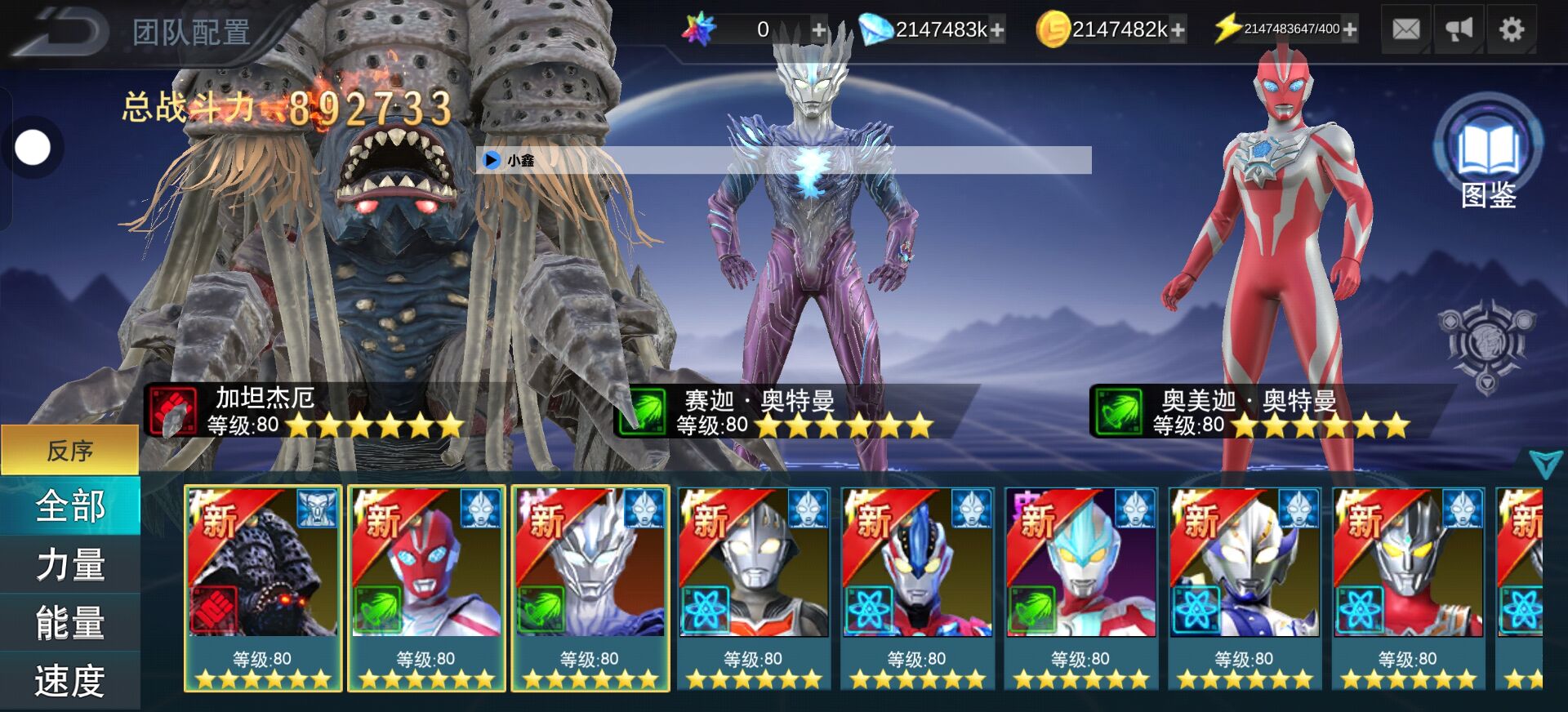1568x712 pixels.
Task: Add rainbow star currency with plus button
Action: (818, 31)
